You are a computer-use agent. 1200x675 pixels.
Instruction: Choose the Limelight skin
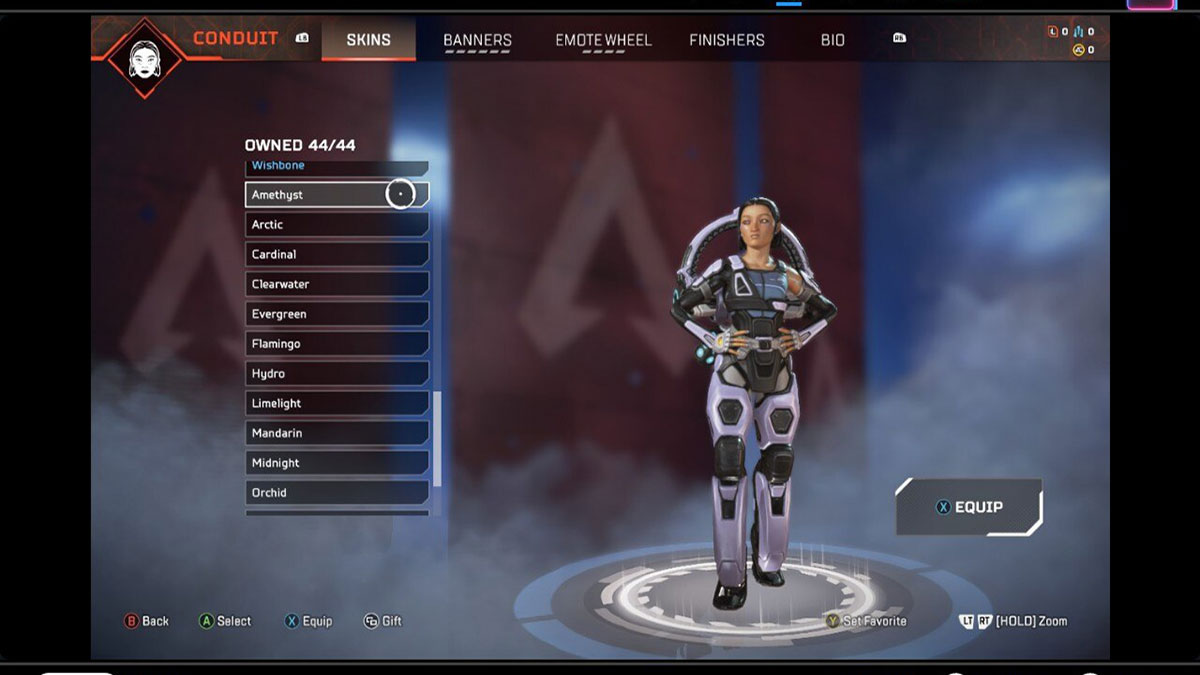tap(336, 403)
